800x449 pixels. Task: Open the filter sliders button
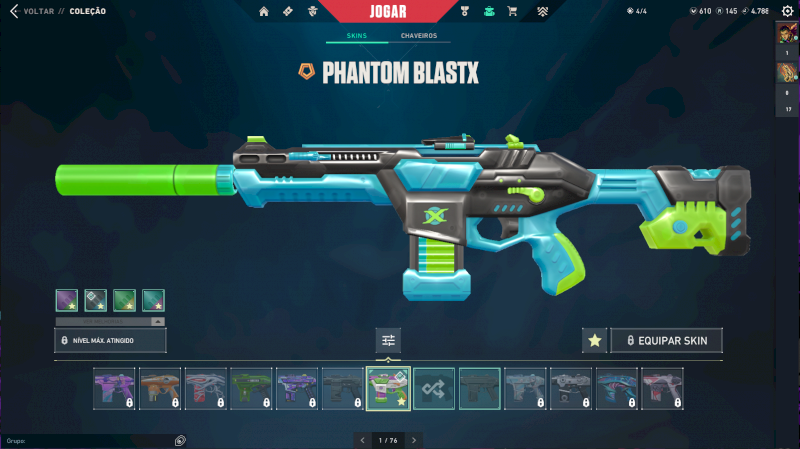[x=388, y=341]
